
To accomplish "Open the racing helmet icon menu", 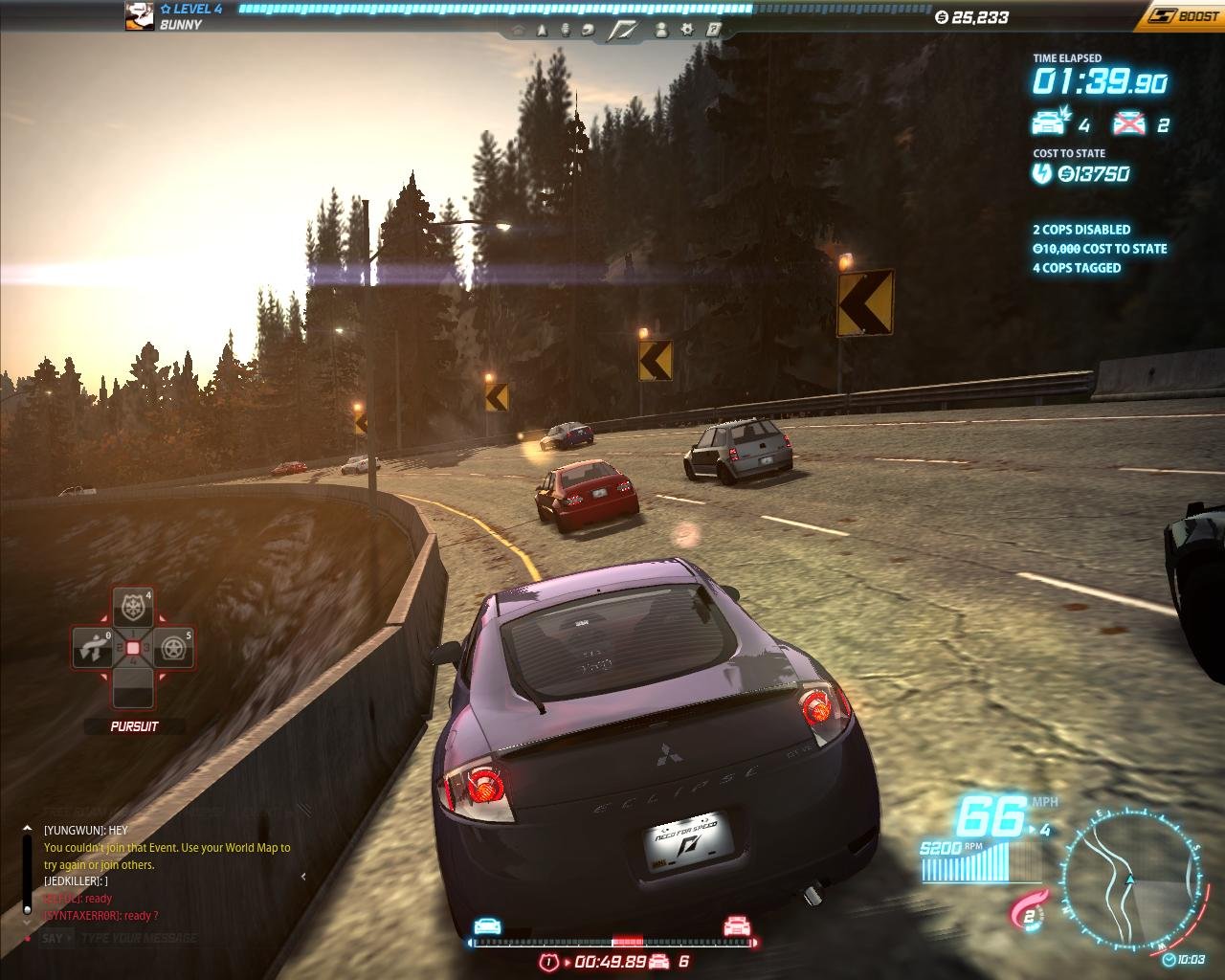I will click(590, 31).
